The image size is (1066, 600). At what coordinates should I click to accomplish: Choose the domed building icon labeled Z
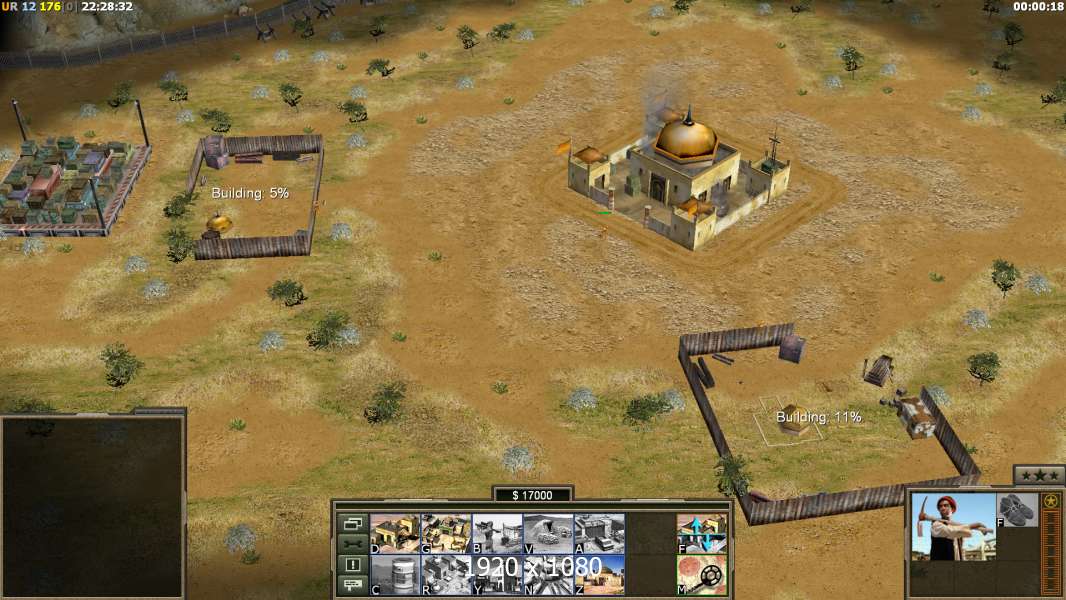click(599, 575)
